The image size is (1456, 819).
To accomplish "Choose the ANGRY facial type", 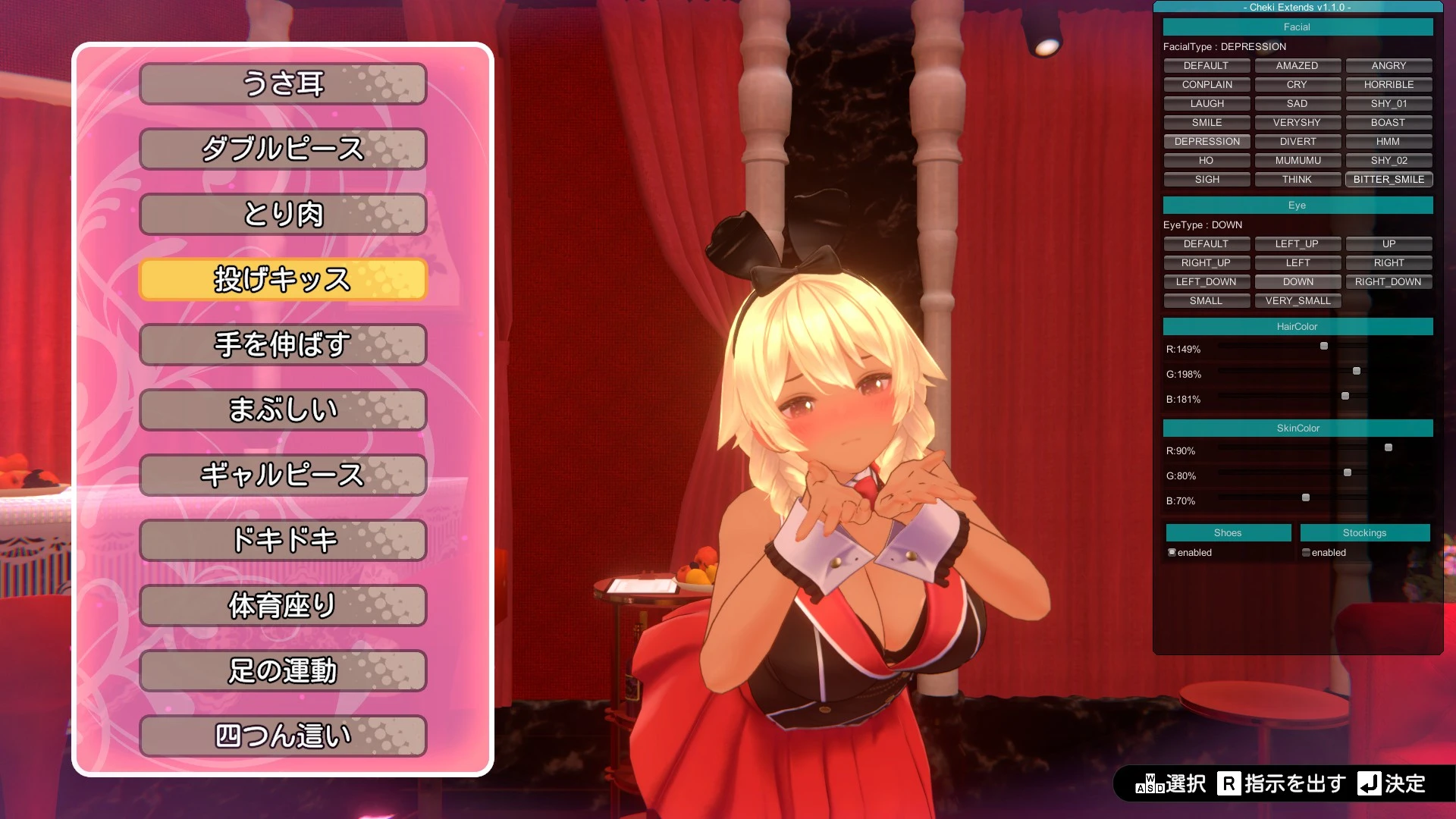I will 1389,65.
